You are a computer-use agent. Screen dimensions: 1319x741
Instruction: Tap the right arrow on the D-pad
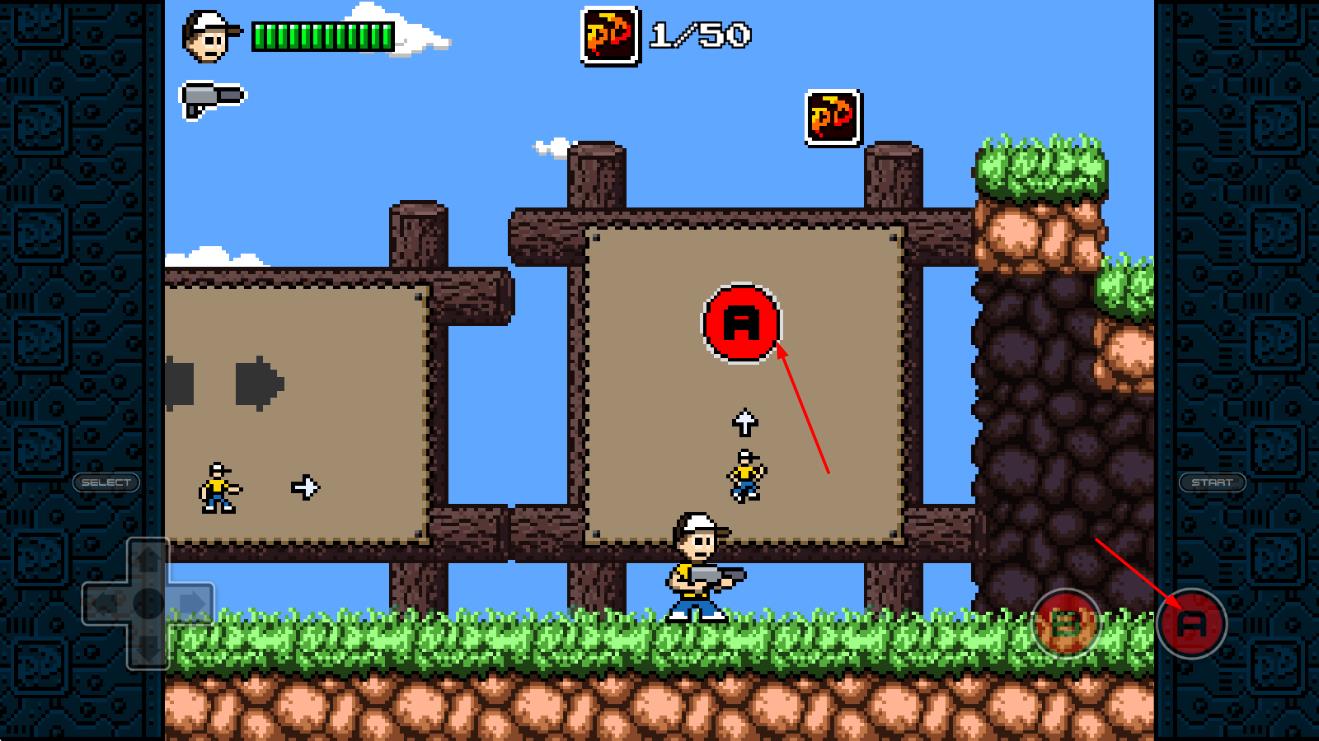click(193, 603)
